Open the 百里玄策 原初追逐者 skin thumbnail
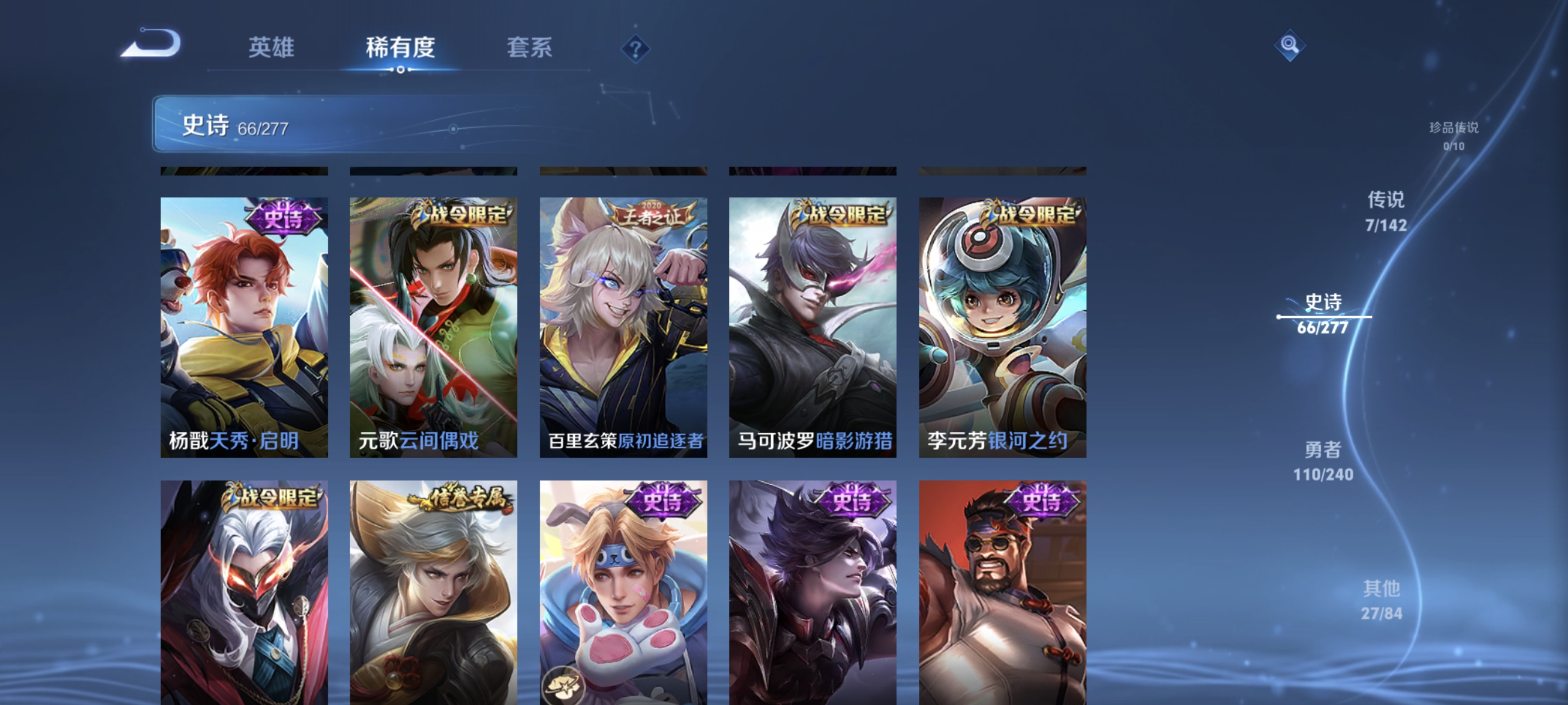This screenshot has height=705, width=1568. (624, 329)
